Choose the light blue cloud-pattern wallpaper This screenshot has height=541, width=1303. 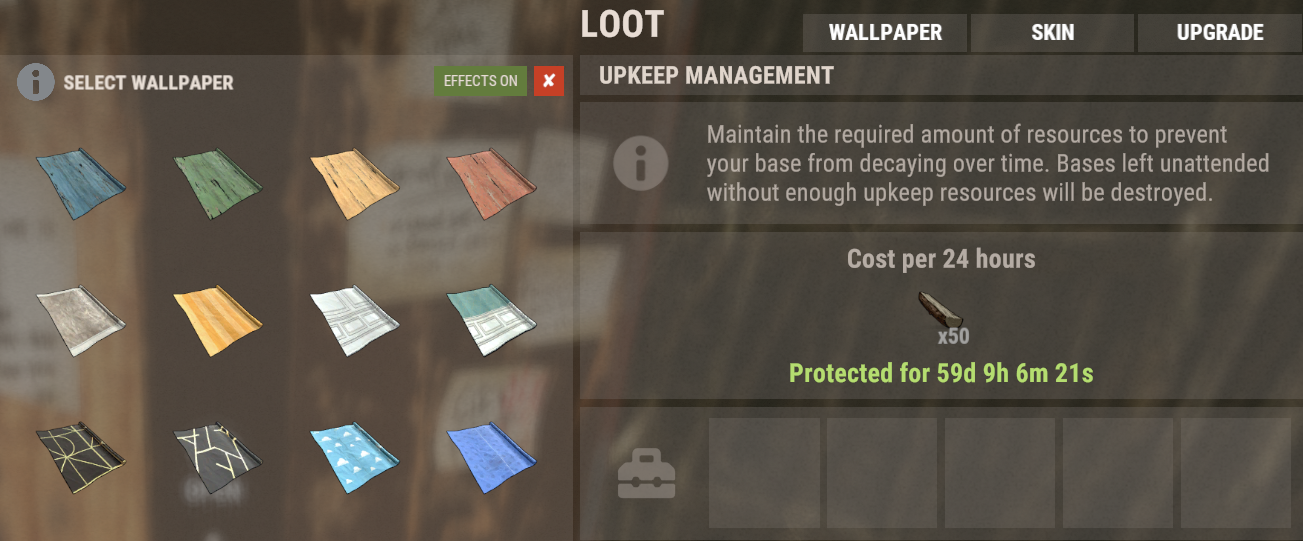point(355,459)
